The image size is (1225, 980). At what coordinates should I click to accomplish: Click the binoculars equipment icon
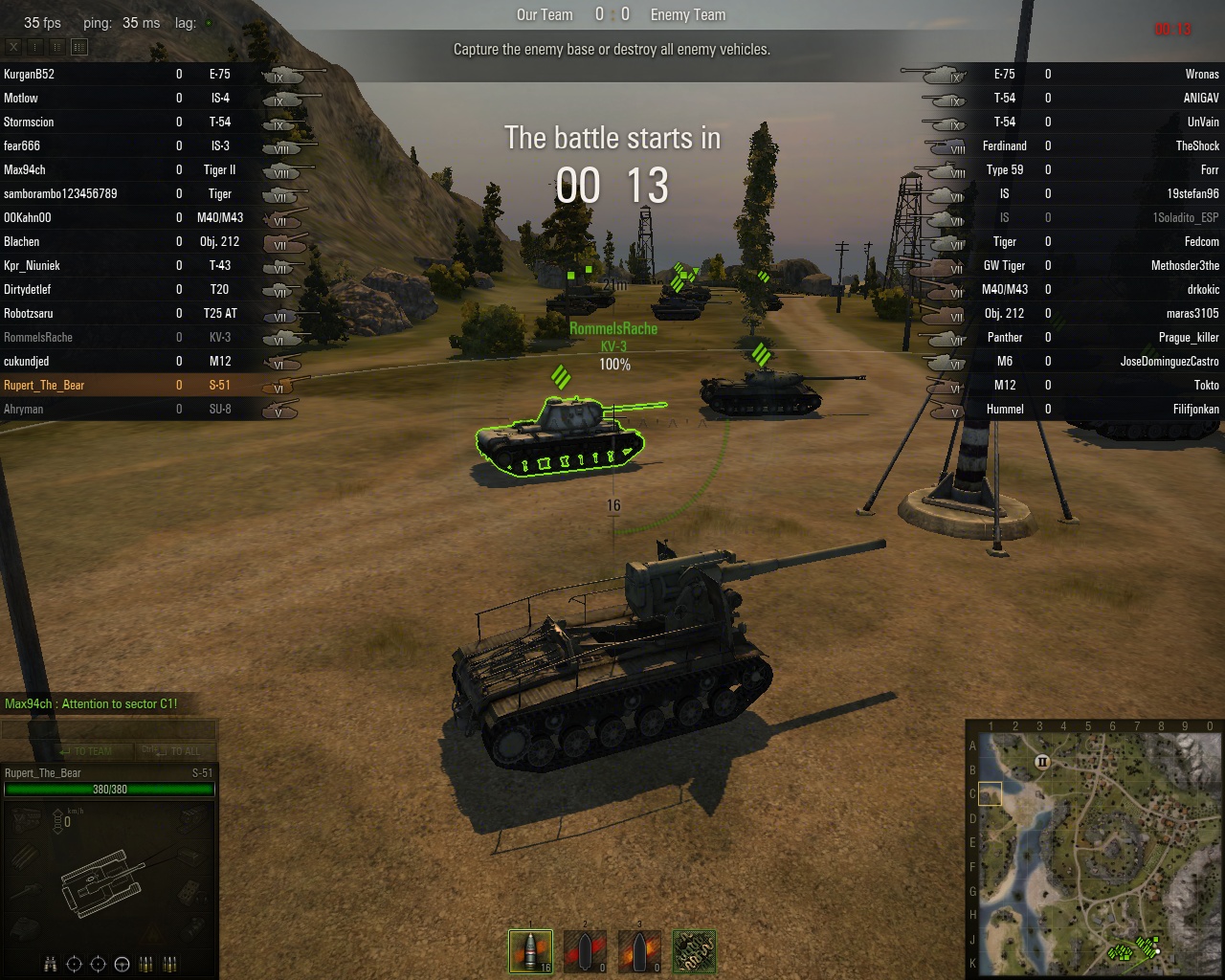[51, 964]
